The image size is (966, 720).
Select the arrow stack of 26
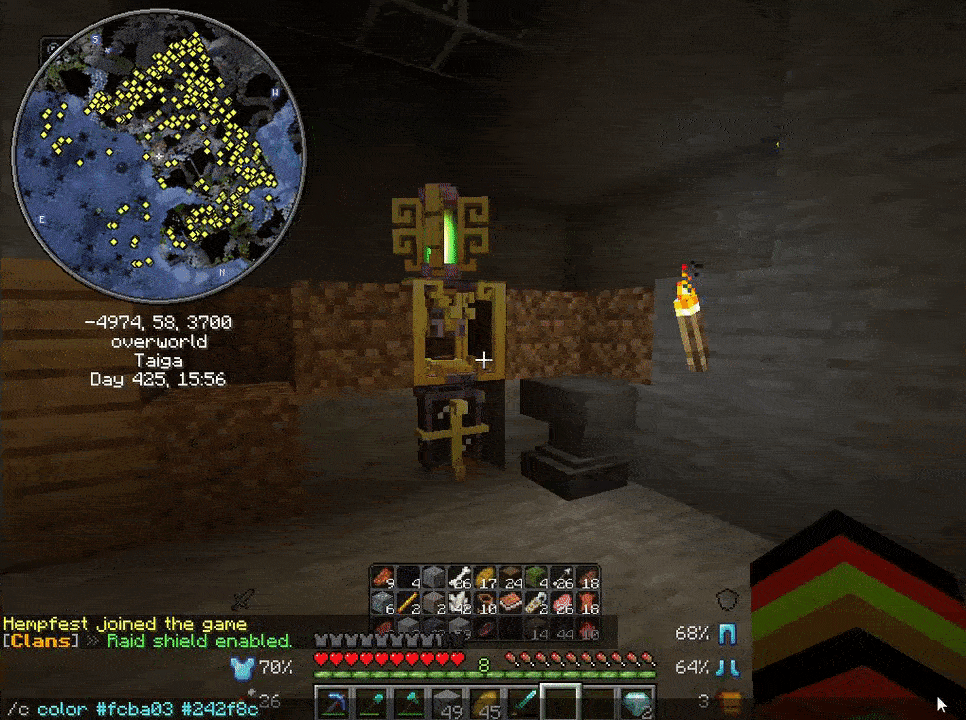563,577
